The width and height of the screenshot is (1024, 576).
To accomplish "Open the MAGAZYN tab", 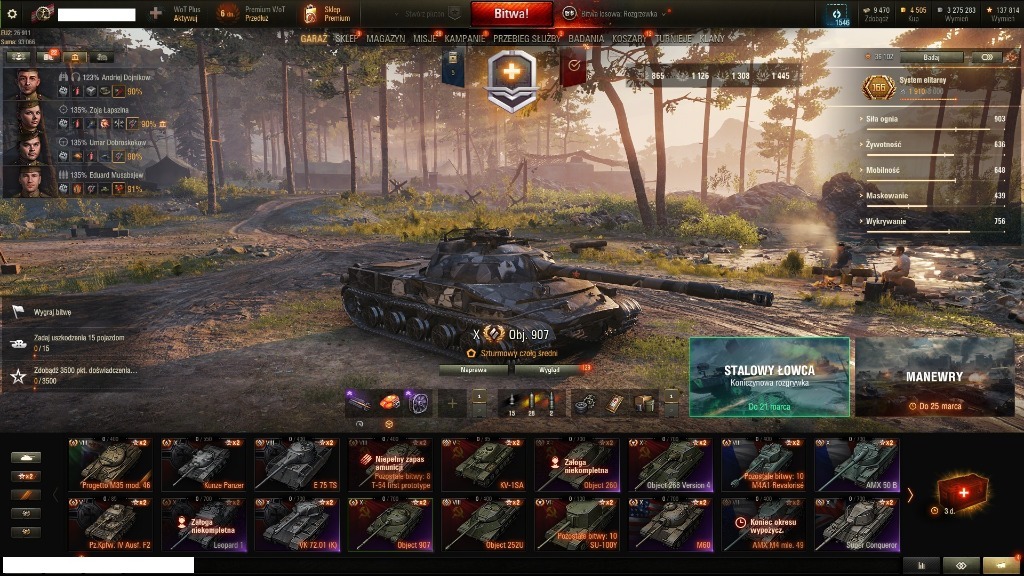I will (x=385, y=39).
